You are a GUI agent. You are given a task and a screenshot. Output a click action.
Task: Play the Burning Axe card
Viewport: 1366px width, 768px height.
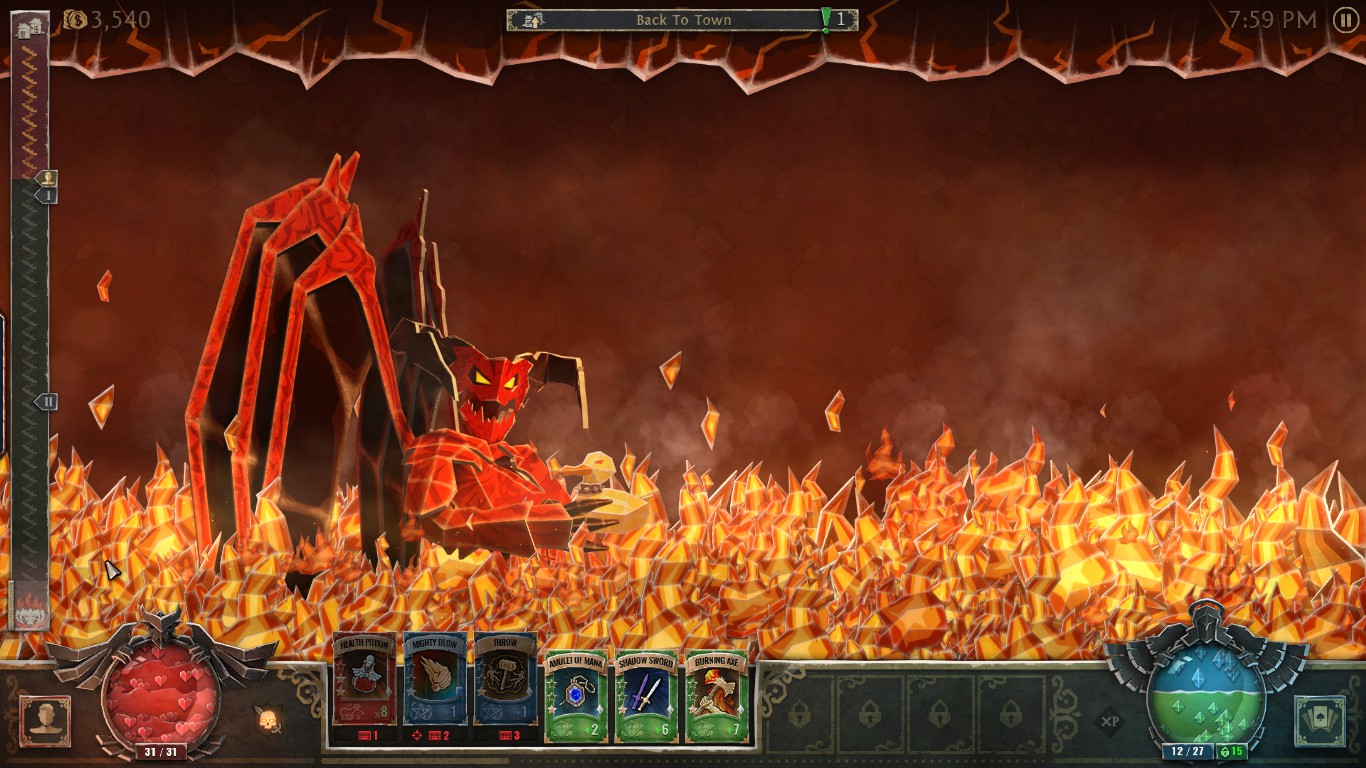[717, 695]
